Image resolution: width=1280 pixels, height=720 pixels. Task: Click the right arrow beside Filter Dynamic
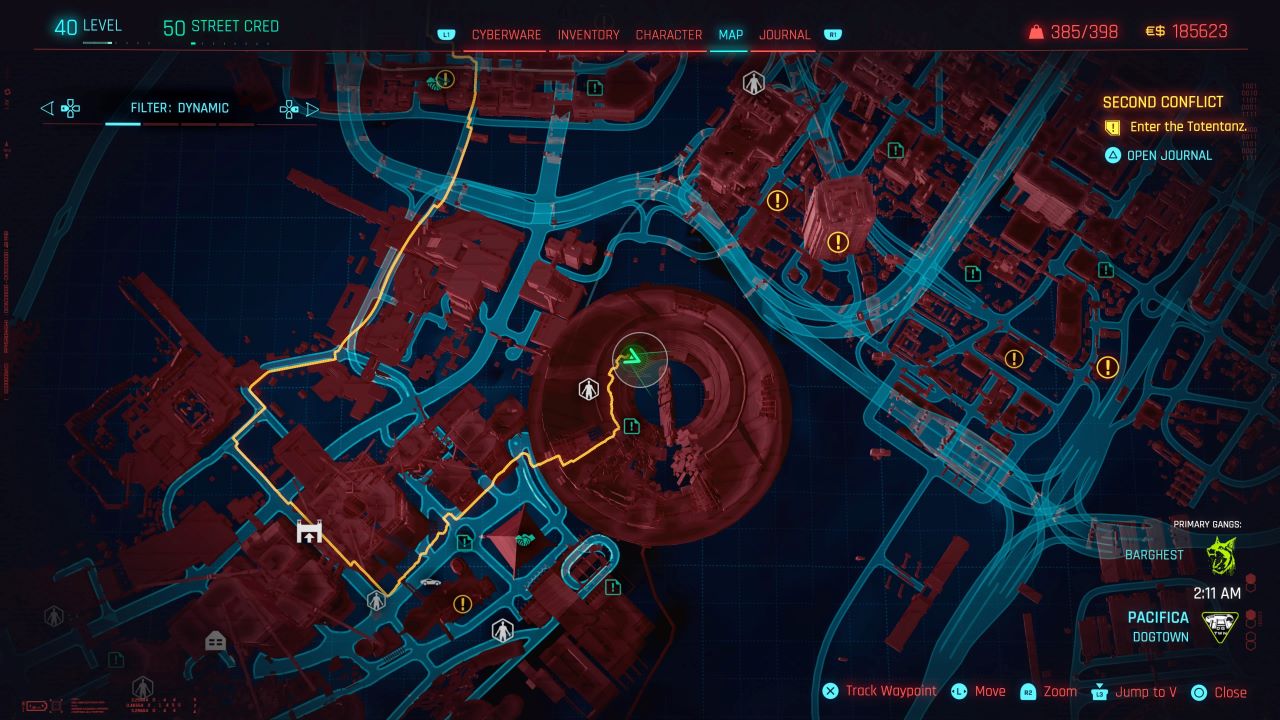[313, 109]
